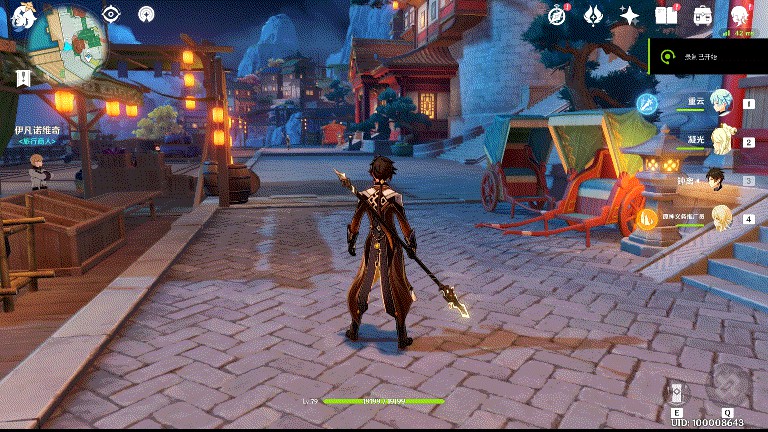768x432 pixels.
Task: Switch to party member 凝光
Action: point(719,141)
